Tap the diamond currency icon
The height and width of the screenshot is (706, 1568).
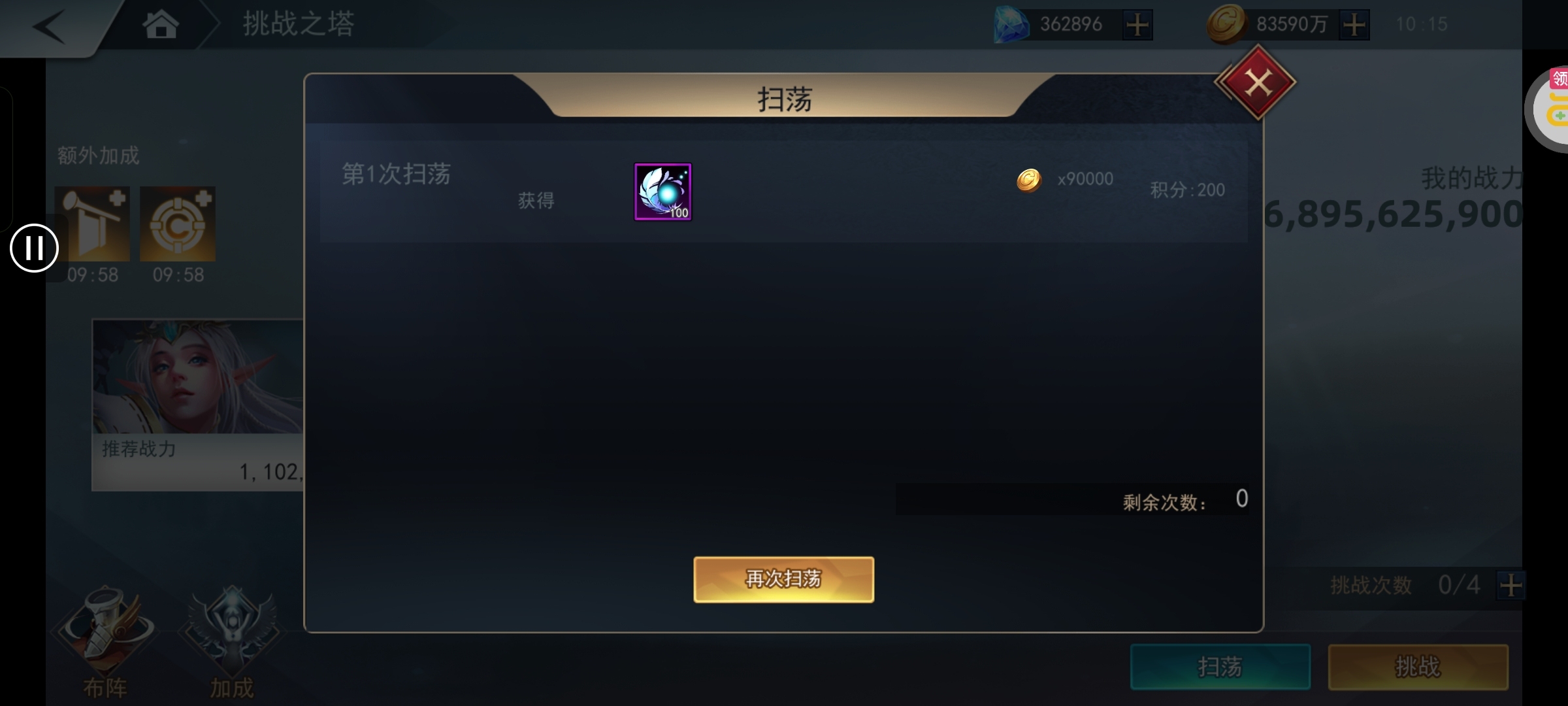pos(1011,25)
